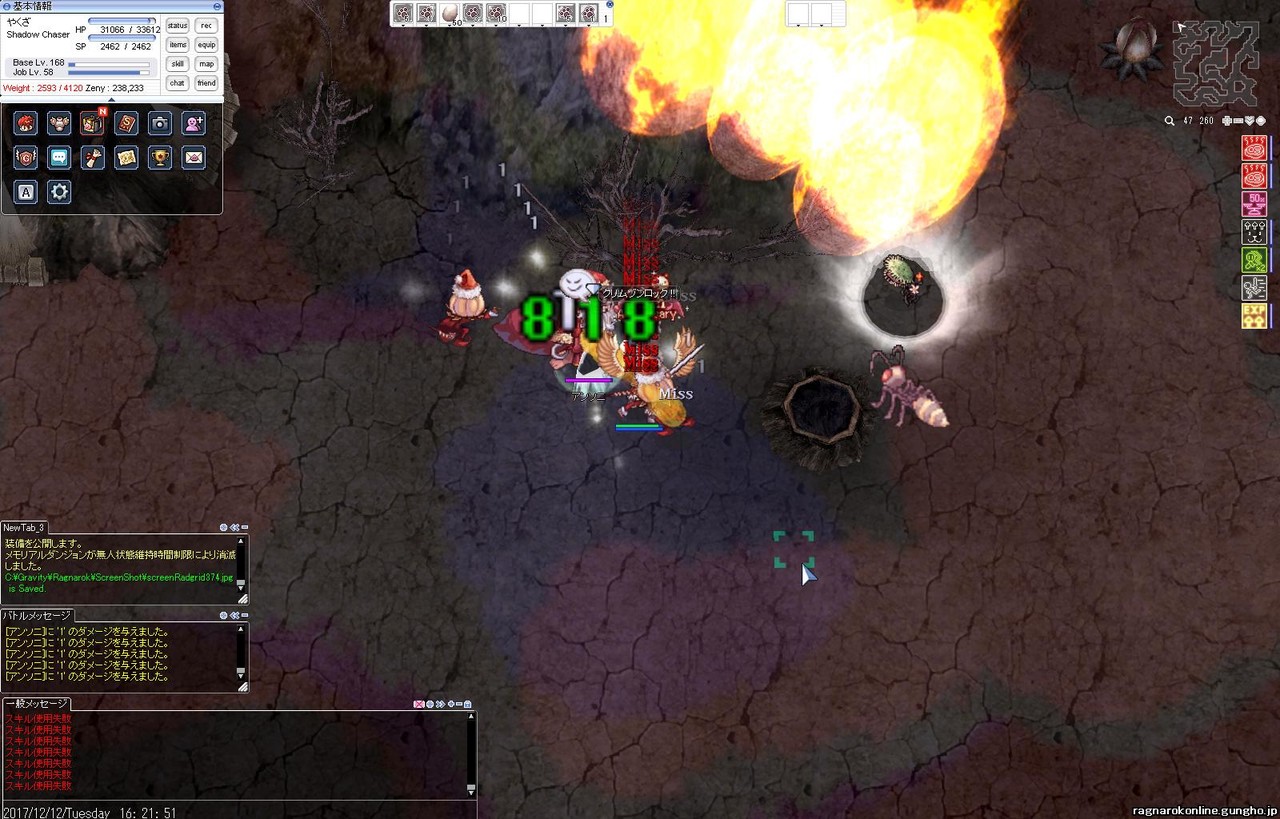
Task: Open the friend list
Action: click(x=206, y=83)
